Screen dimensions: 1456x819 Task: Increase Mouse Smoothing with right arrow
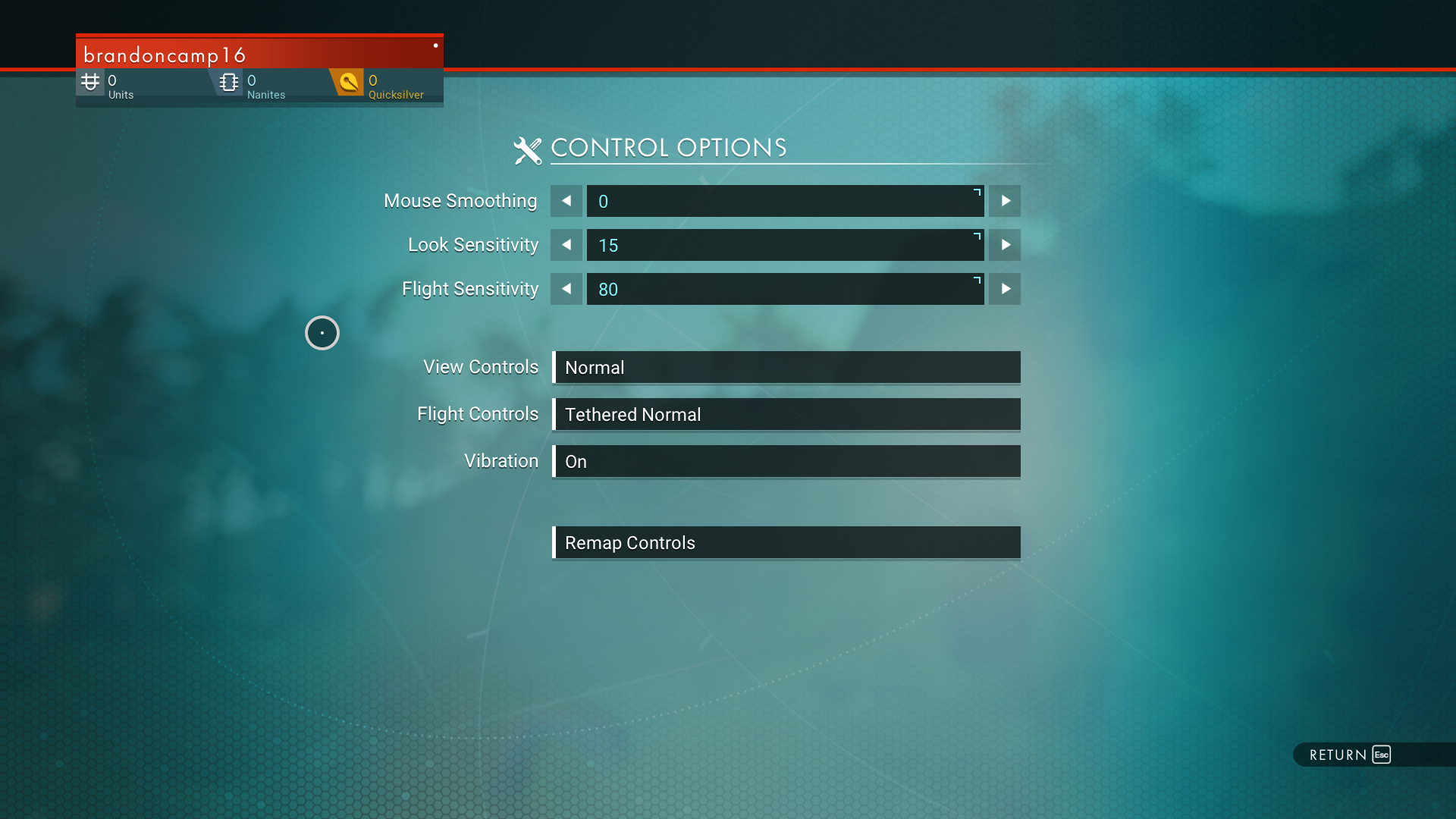point(1005,201)
